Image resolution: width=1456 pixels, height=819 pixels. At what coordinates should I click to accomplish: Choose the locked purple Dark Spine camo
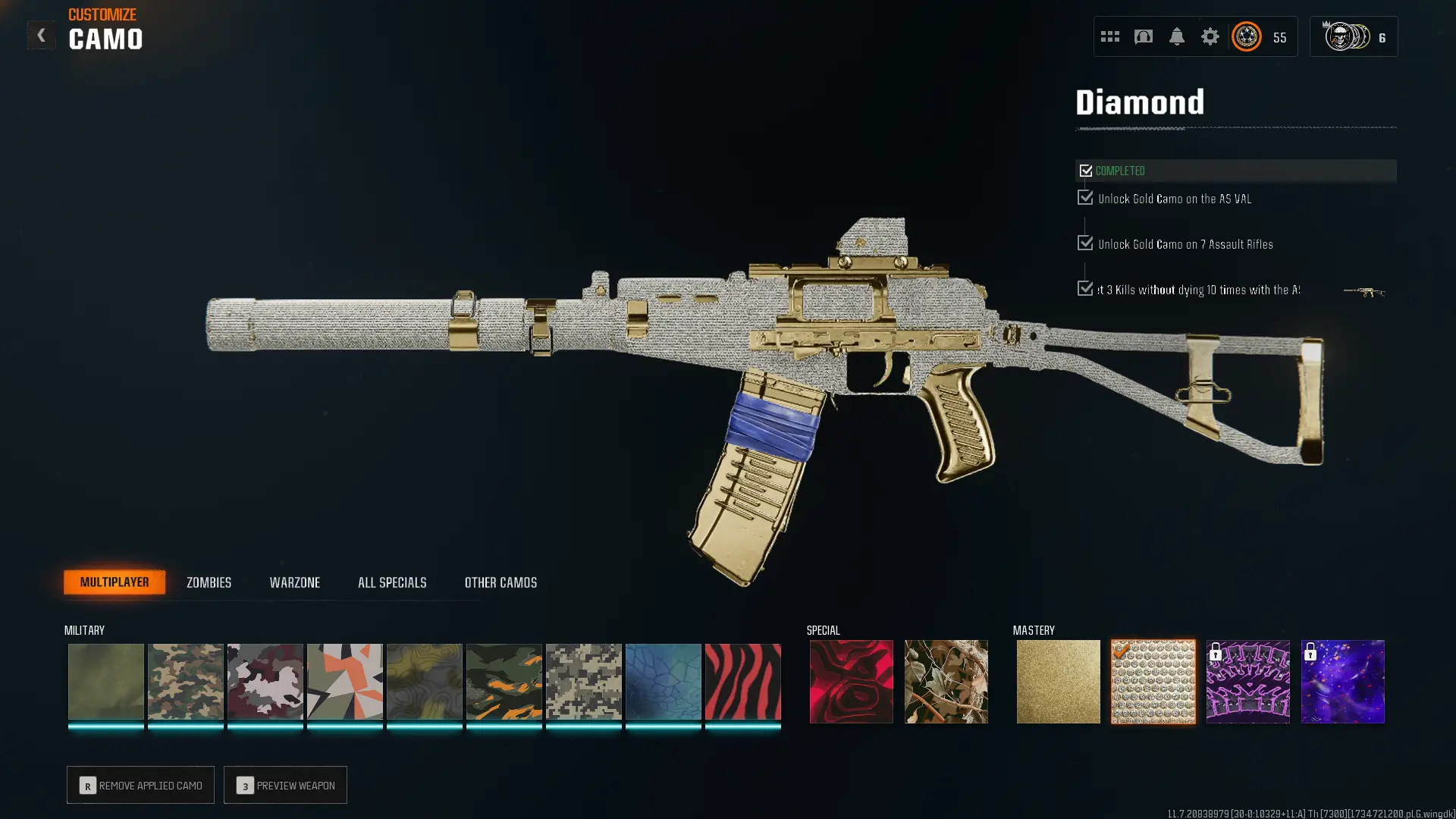1247,681
